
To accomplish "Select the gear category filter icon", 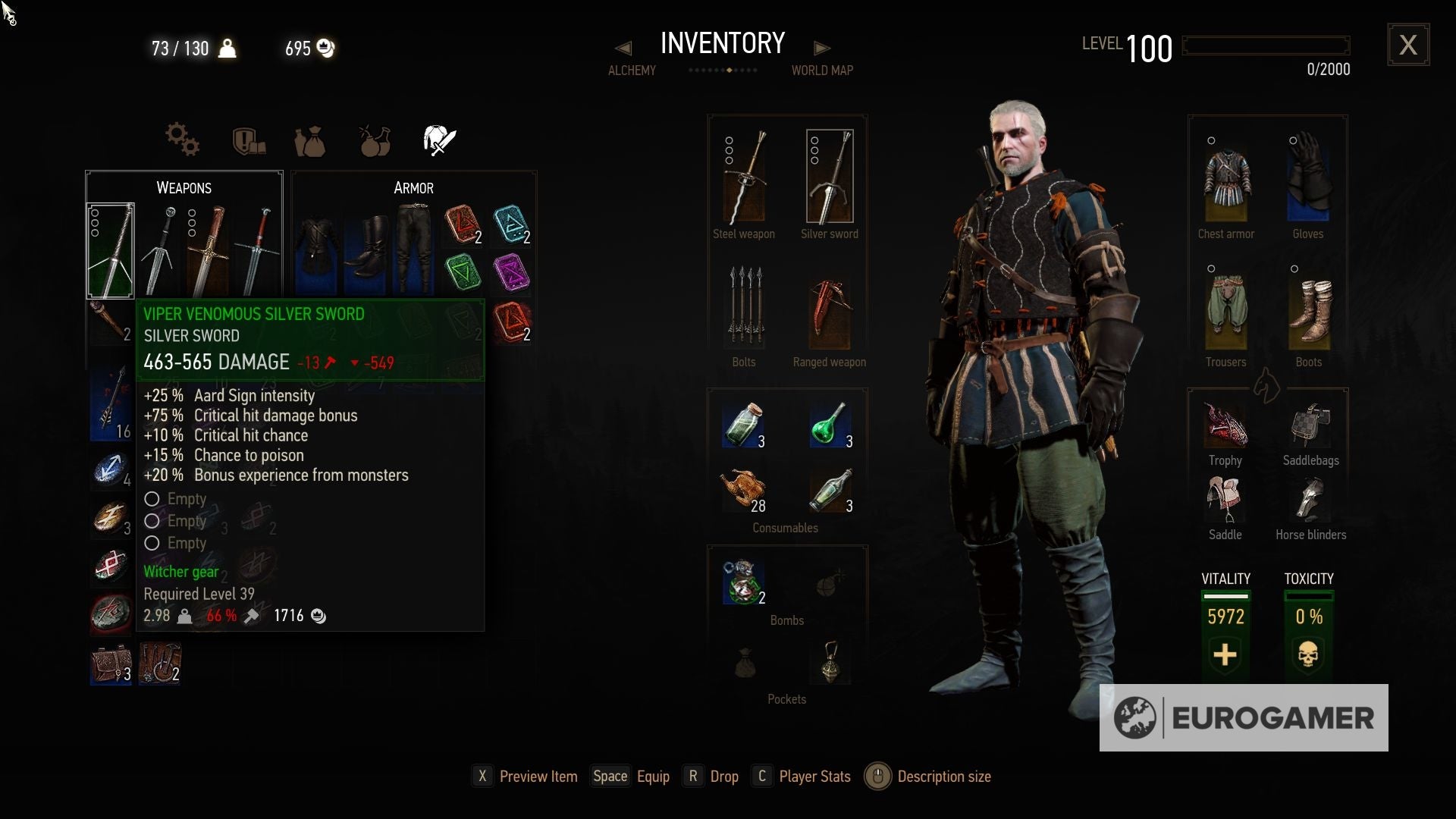I will pos(181,140).
